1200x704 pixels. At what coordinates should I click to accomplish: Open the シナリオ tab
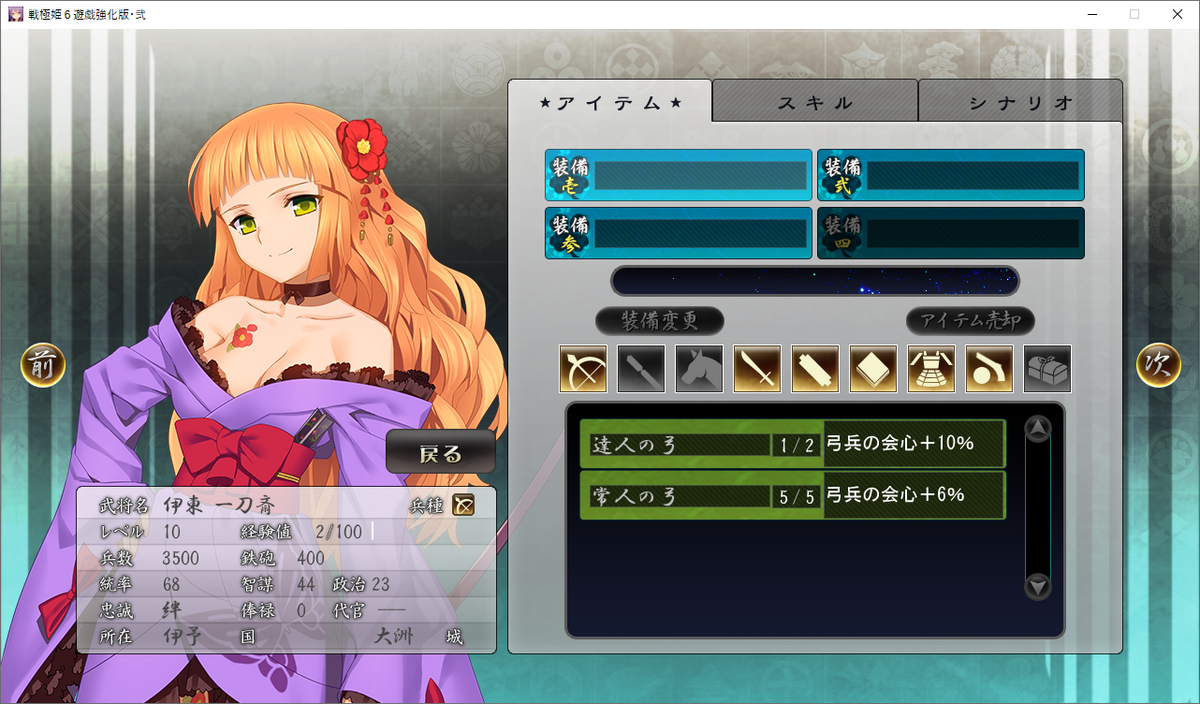pos(1020,102)
